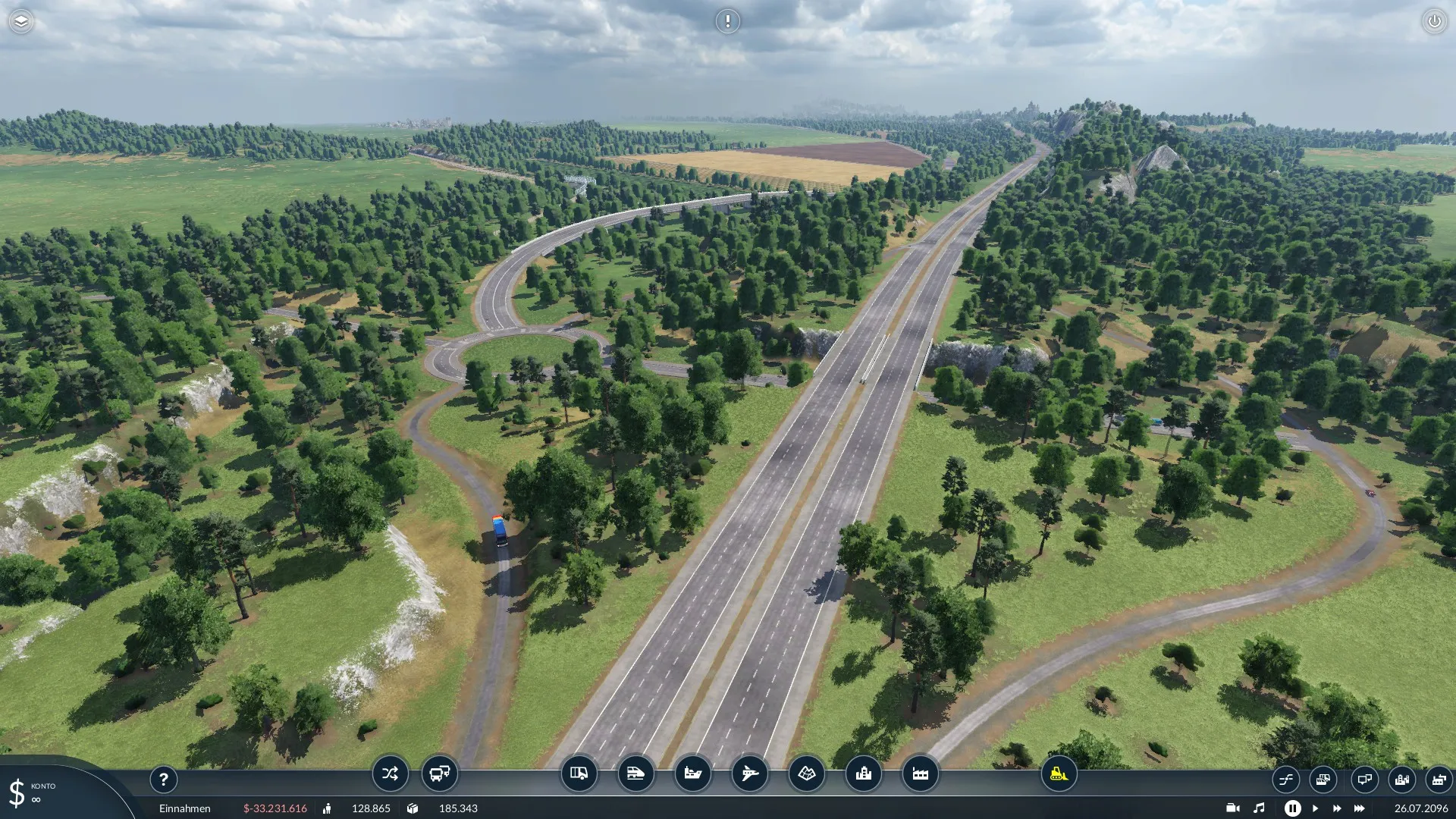Set game speed to triple fast-forward
This screenshot has width=1456, height=819.
click(x=1359, y=808)
